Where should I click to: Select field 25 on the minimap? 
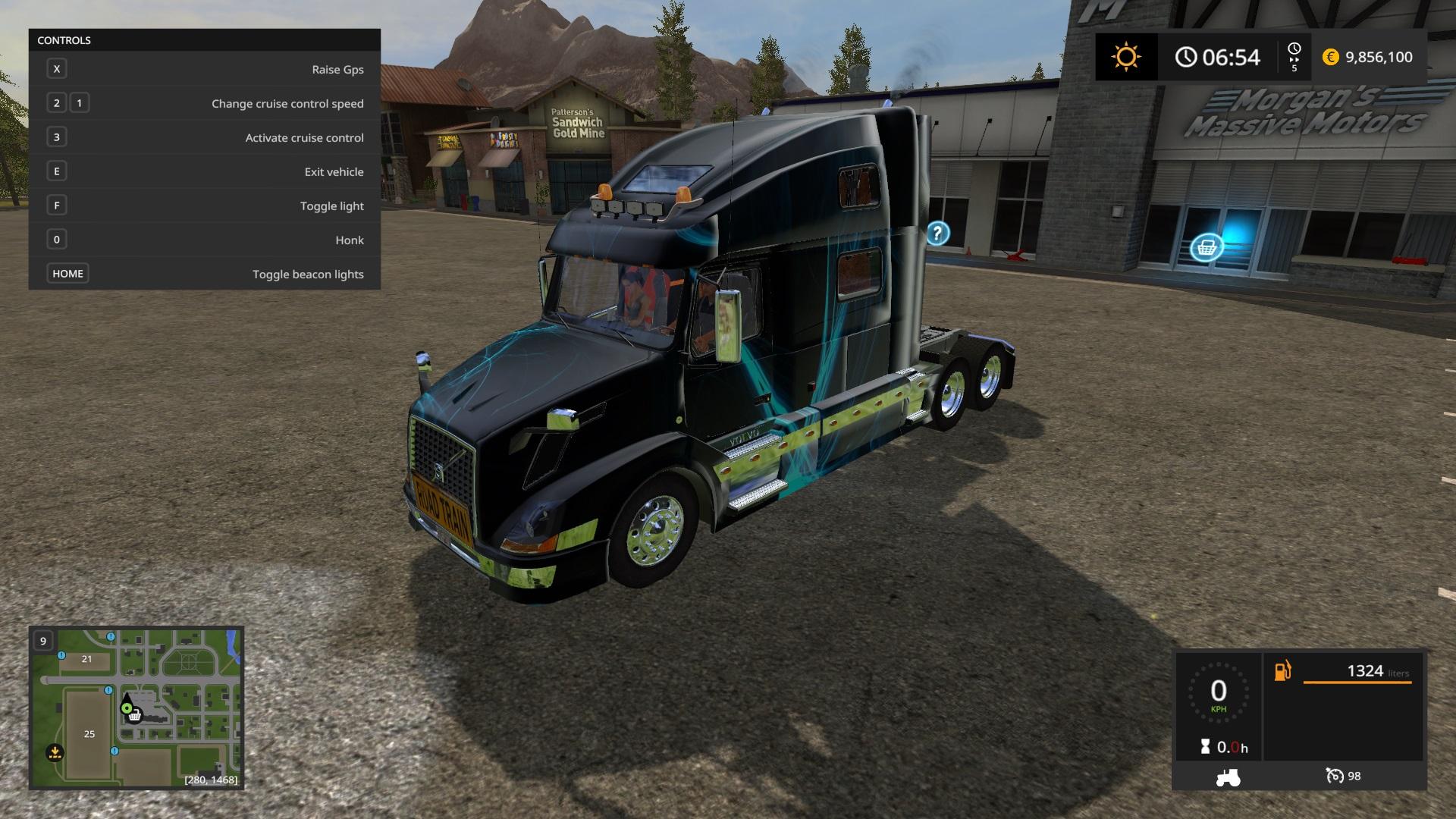pos(89,733)
